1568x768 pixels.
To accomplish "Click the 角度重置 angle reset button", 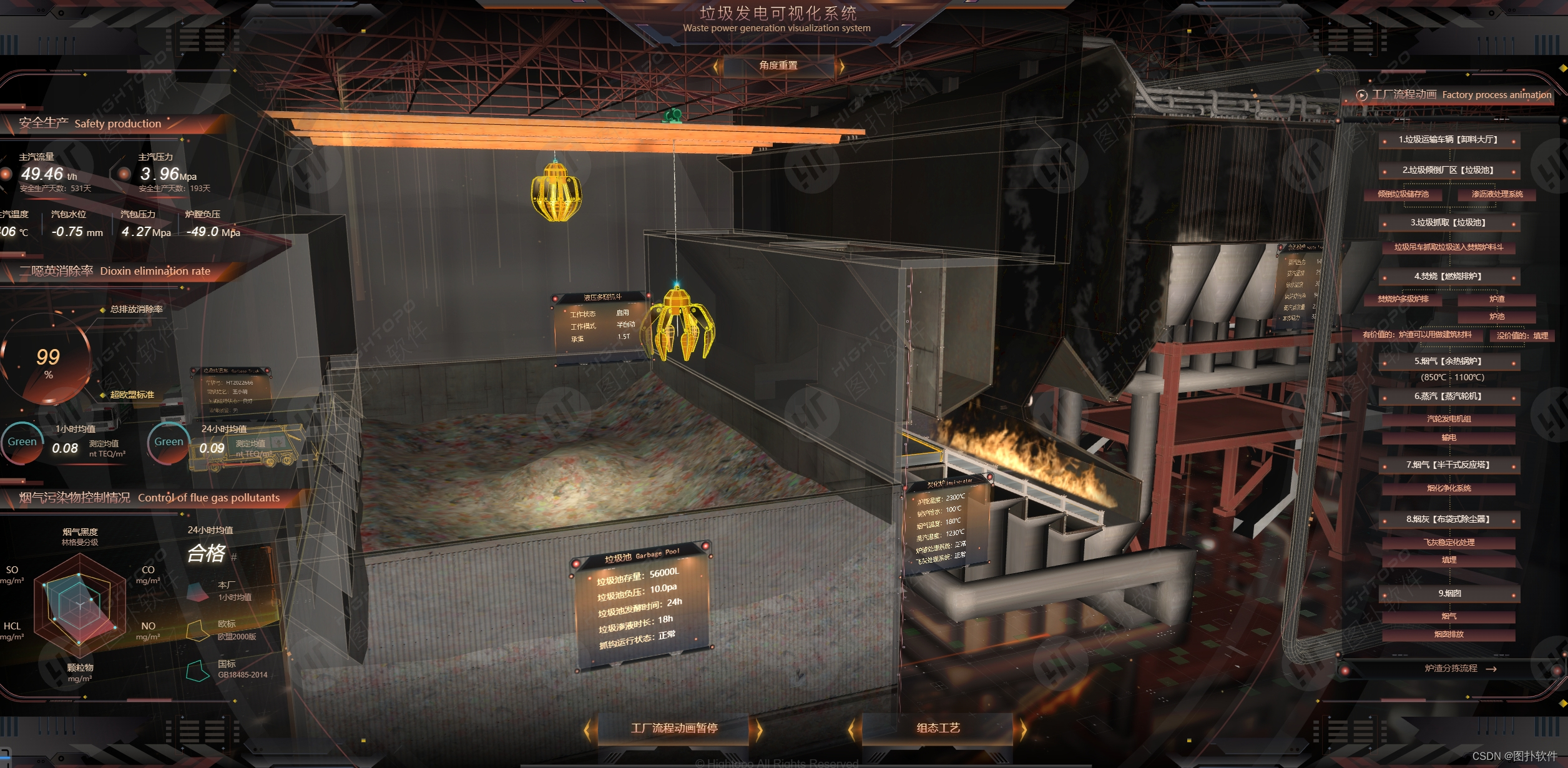I will 778,66.
